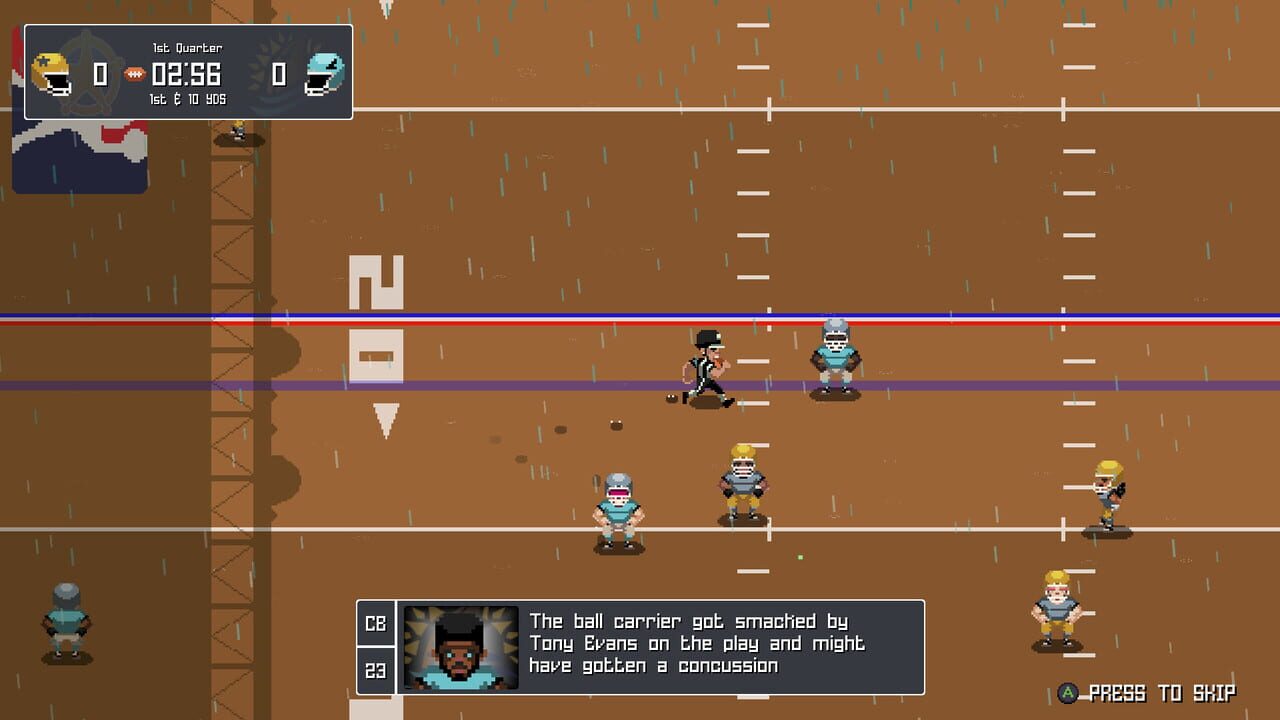Select the gold helmet team icon
1280x720 pixels.
pos(51,73)
